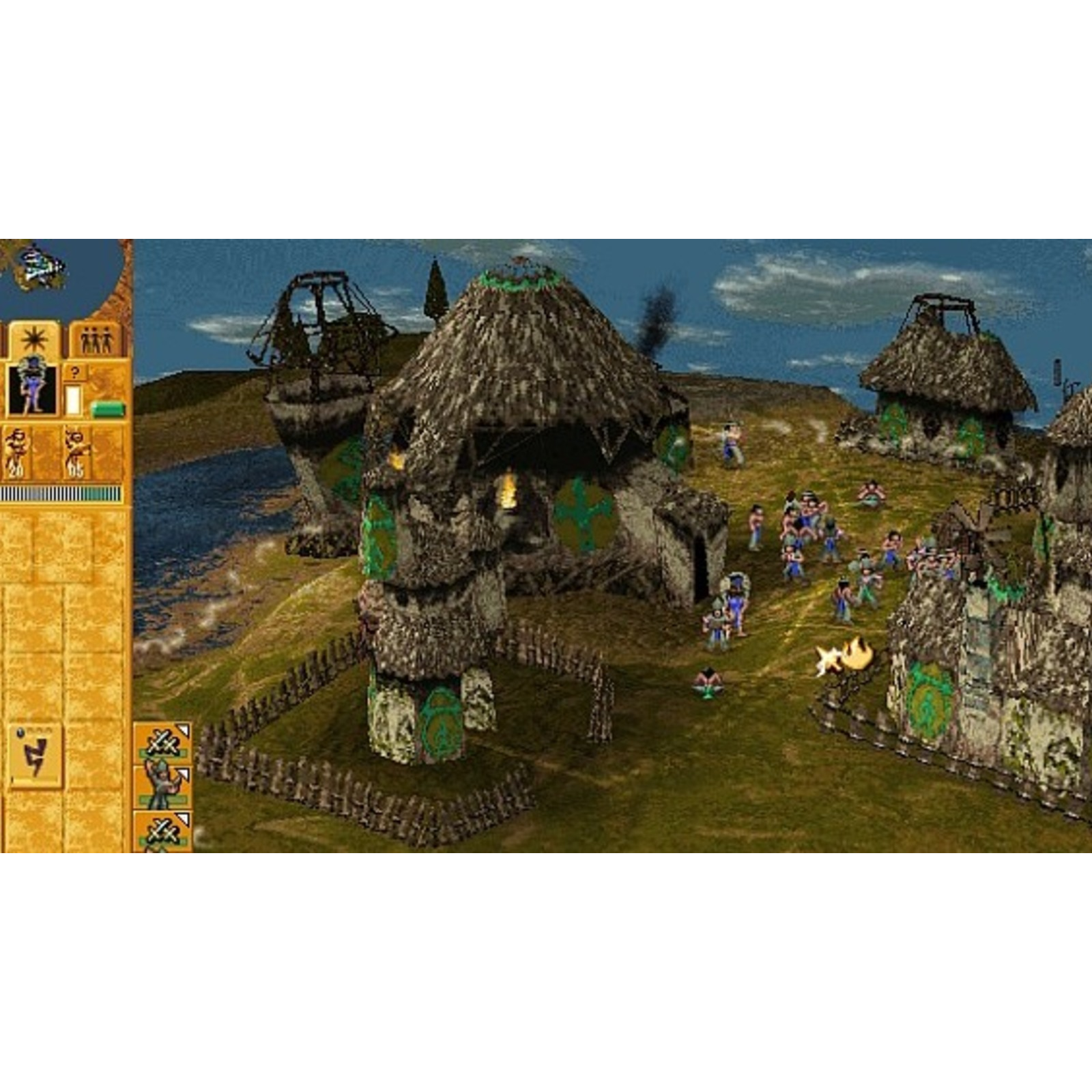The image size is (1092, 1092).
Task: Switch to the star spells tab
Action: click(33, 339)
